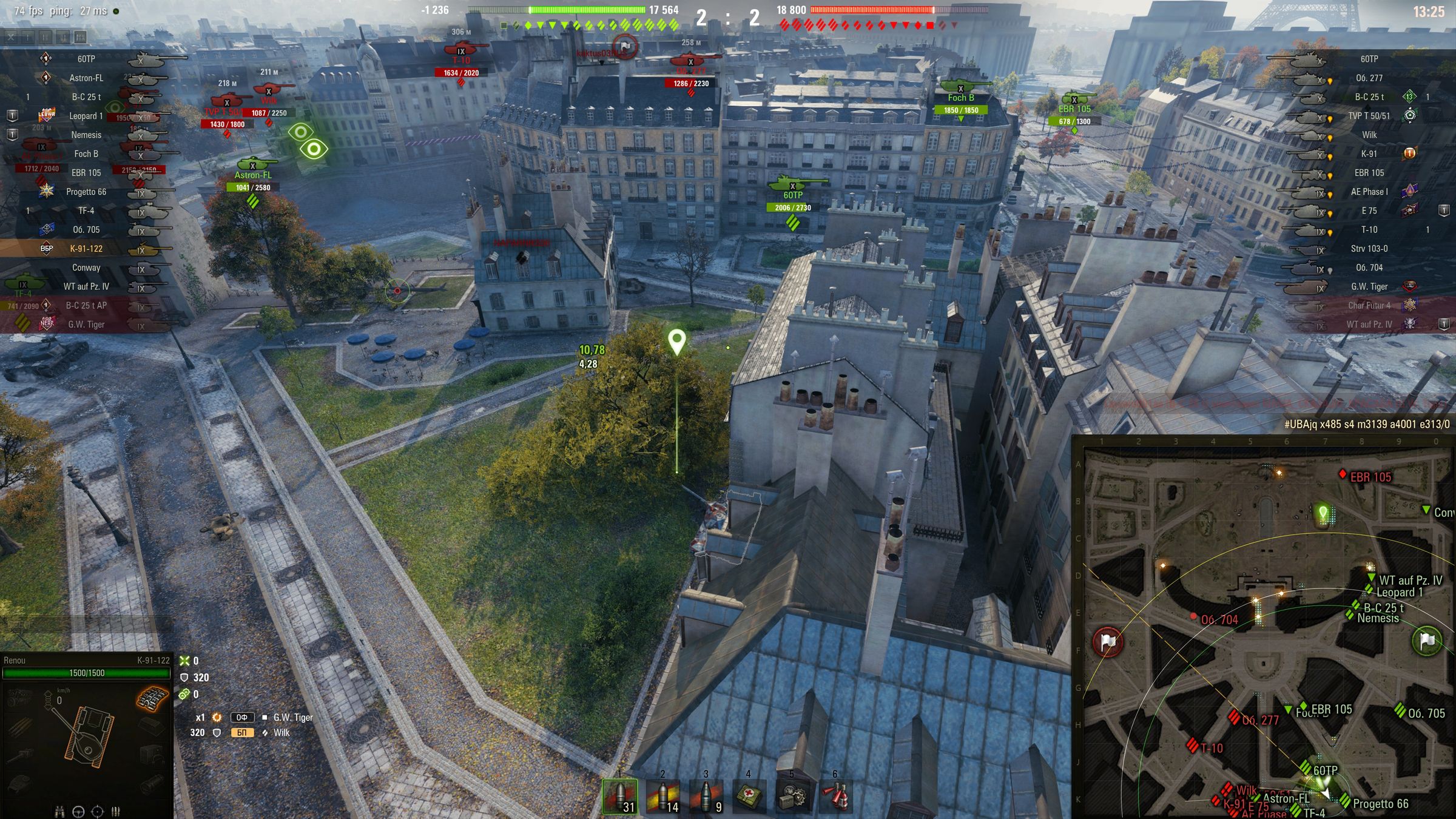The width and height of the screenshot is (1456, 819).
Task: Select enemy Strv 103-0 in the enemy list
Action: coord(1369,249)
